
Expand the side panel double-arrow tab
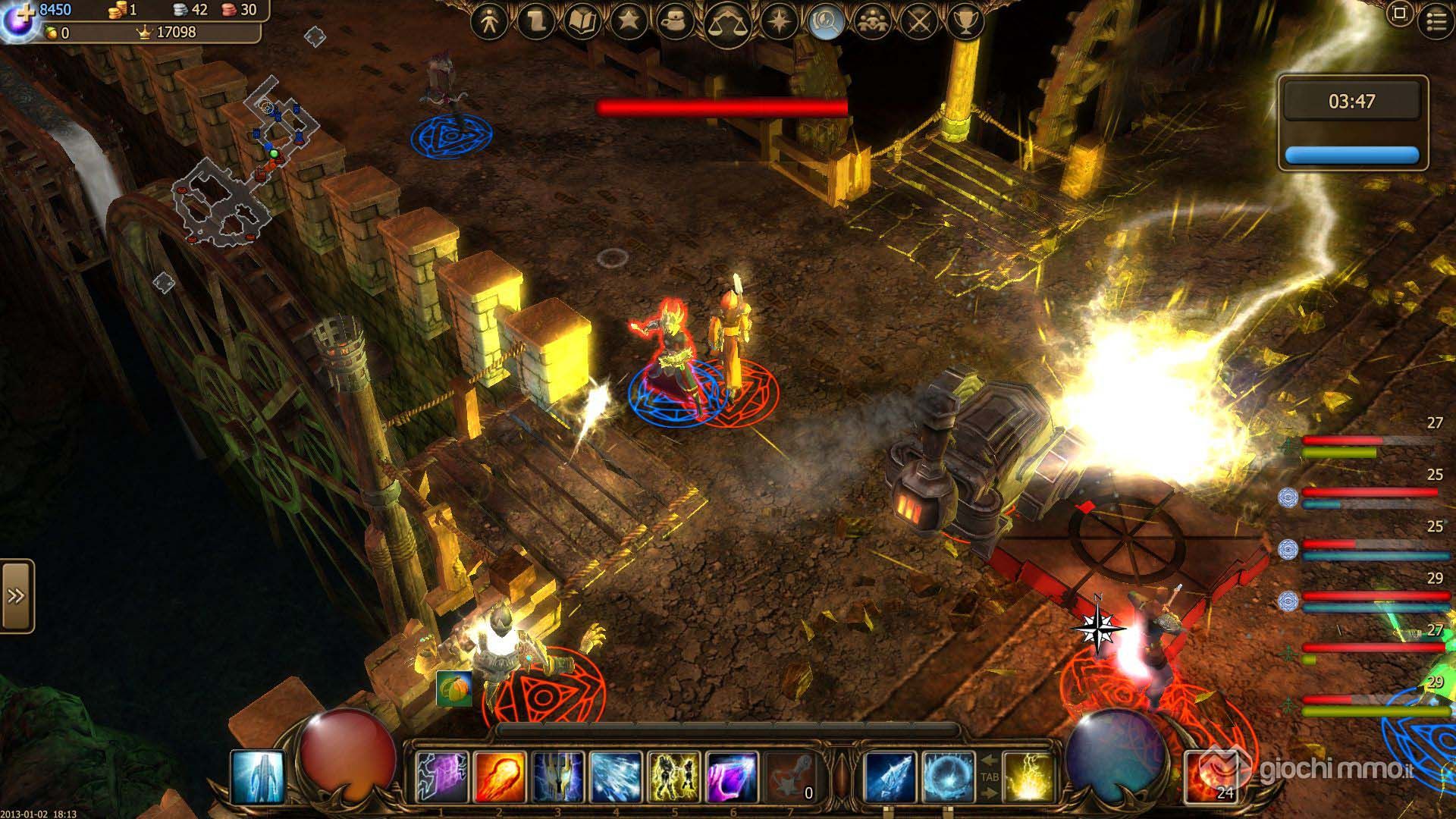17,596
